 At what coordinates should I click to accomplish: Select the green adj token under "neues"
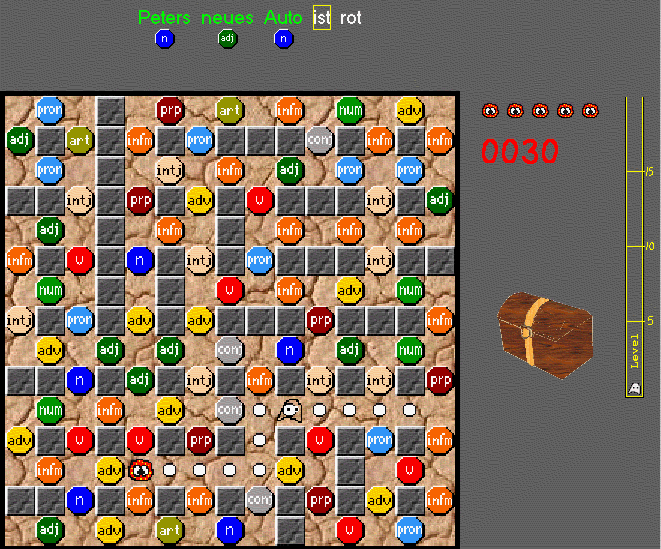coord(227,39)
